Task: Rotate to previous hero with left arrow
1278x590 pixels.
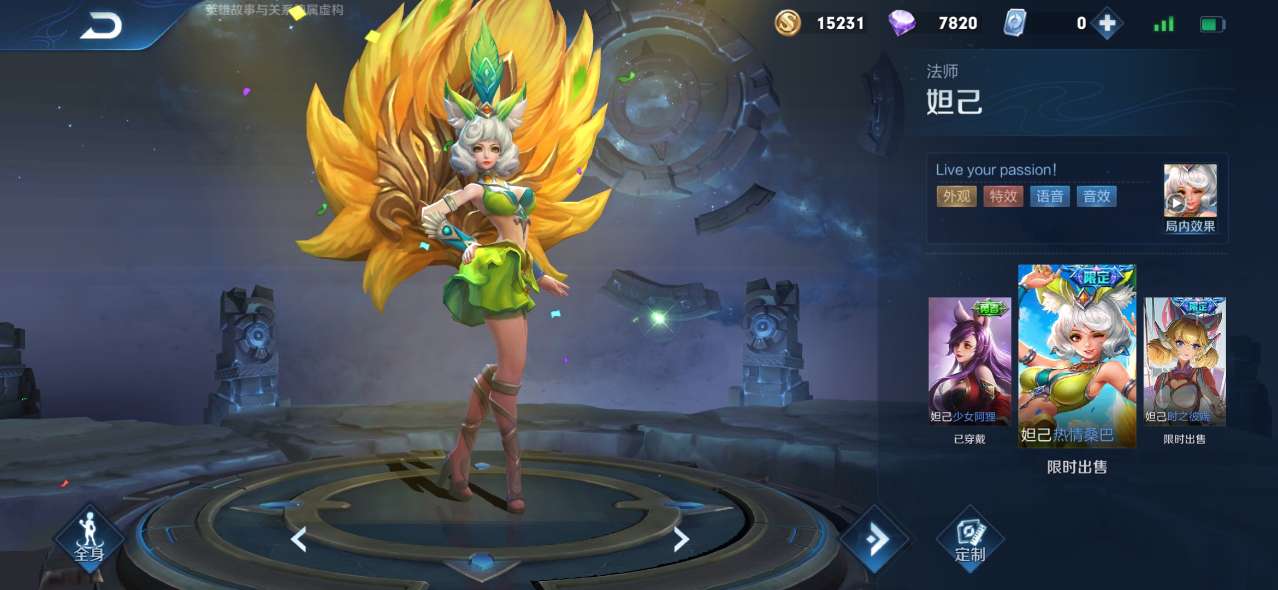Action: click(x=298, y=540)
